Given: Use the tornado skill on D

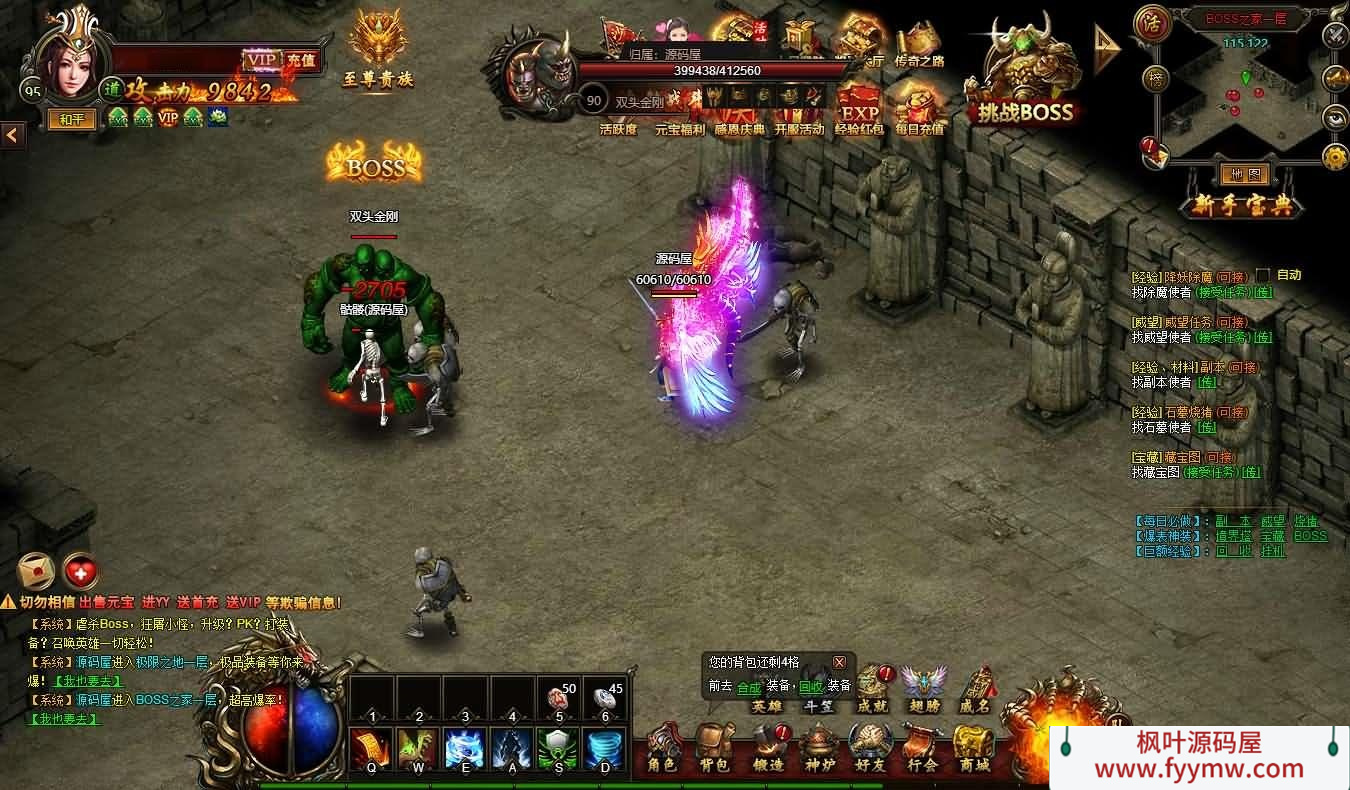Looking at the screenshot, I should coord(605,748).
